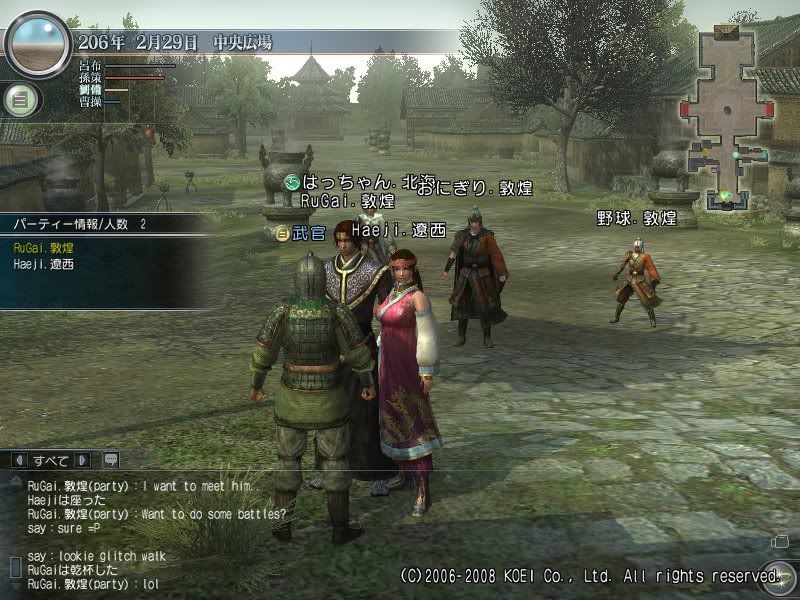Click the round emblem button beside the copyright
This screenshot has height=600, width=800.
coord(775,575)
